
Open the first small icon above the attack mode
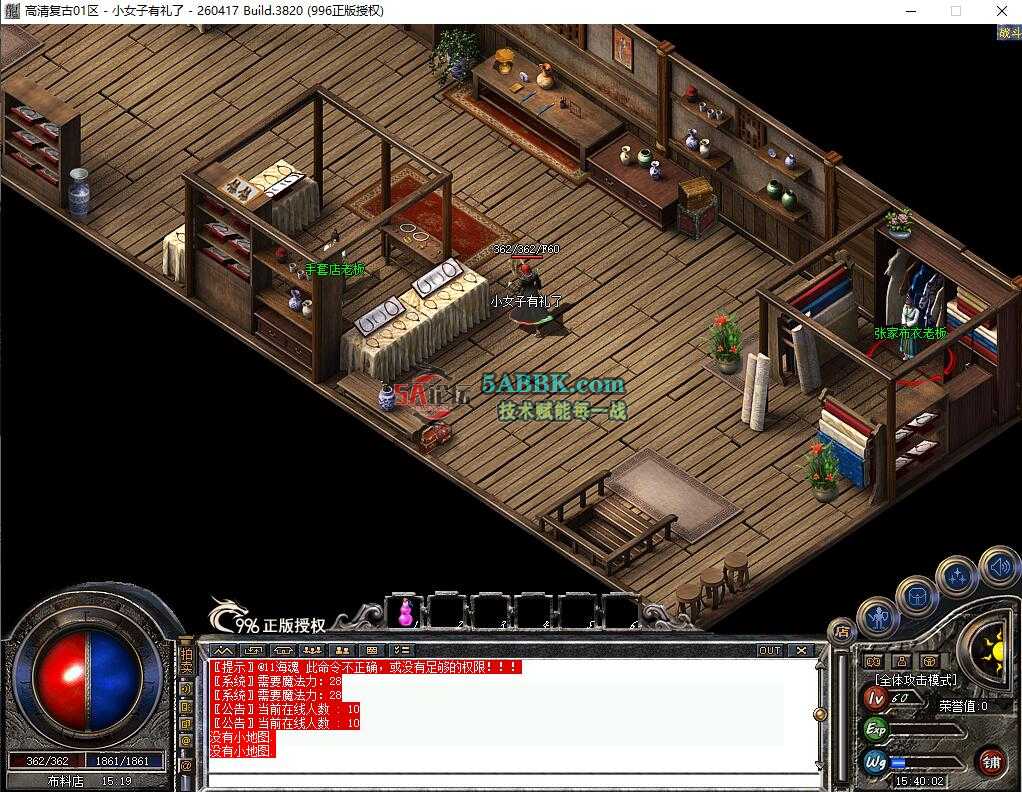tap(873, 661)
